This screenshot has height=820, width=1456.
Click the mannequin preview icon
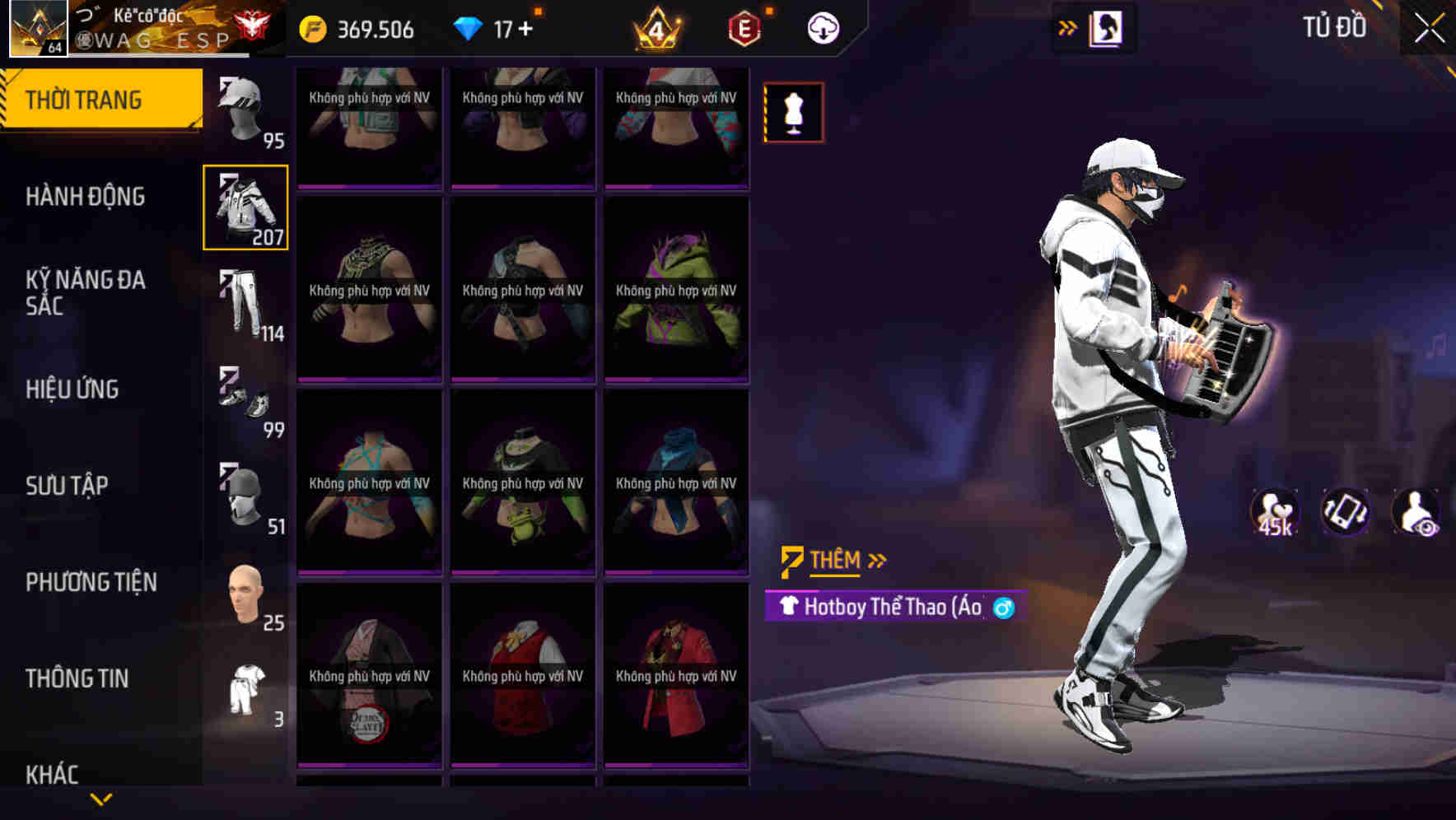click(793, 113)
